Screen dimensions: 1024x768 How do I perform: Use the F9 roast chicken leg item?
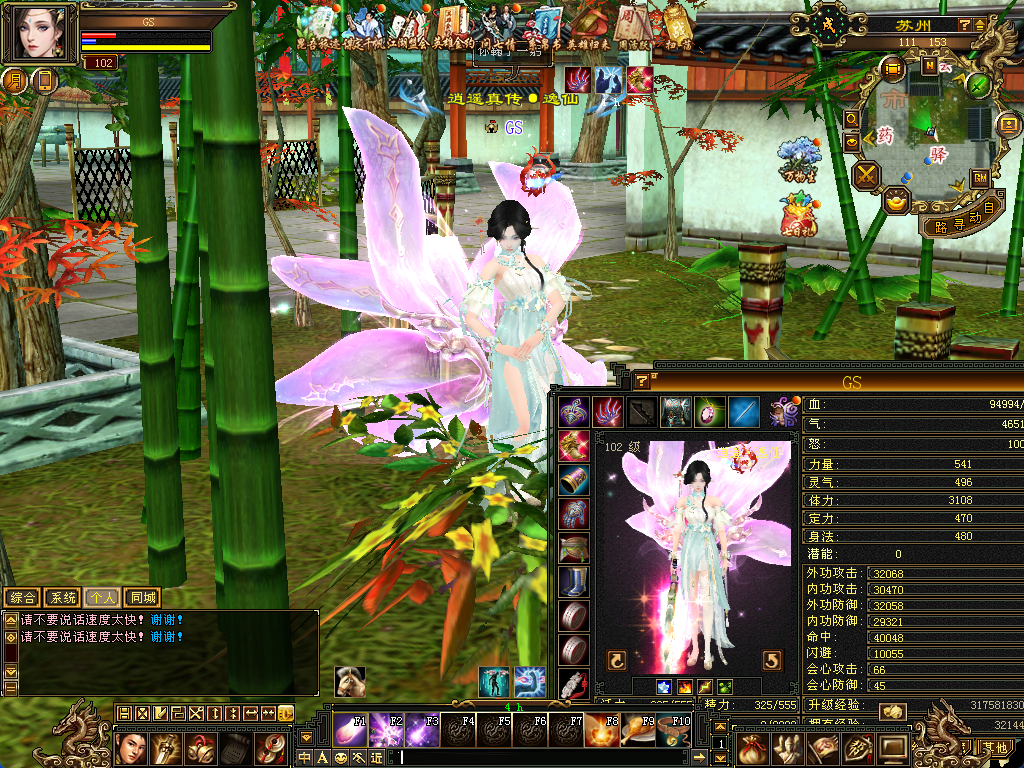637,730
